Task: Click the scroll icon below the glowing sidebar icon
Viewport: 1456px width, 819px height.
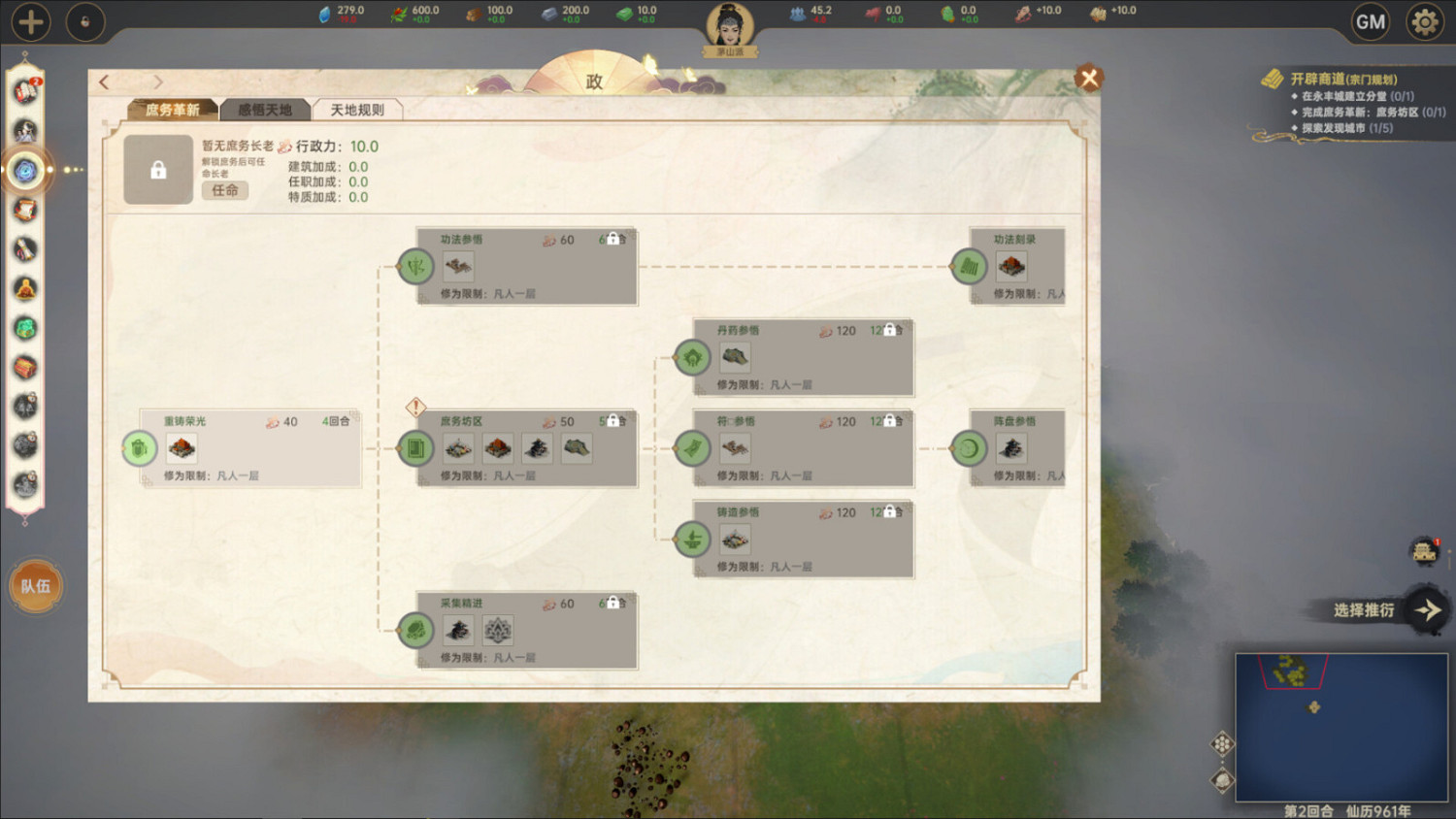Action: (x=26, y=209)
